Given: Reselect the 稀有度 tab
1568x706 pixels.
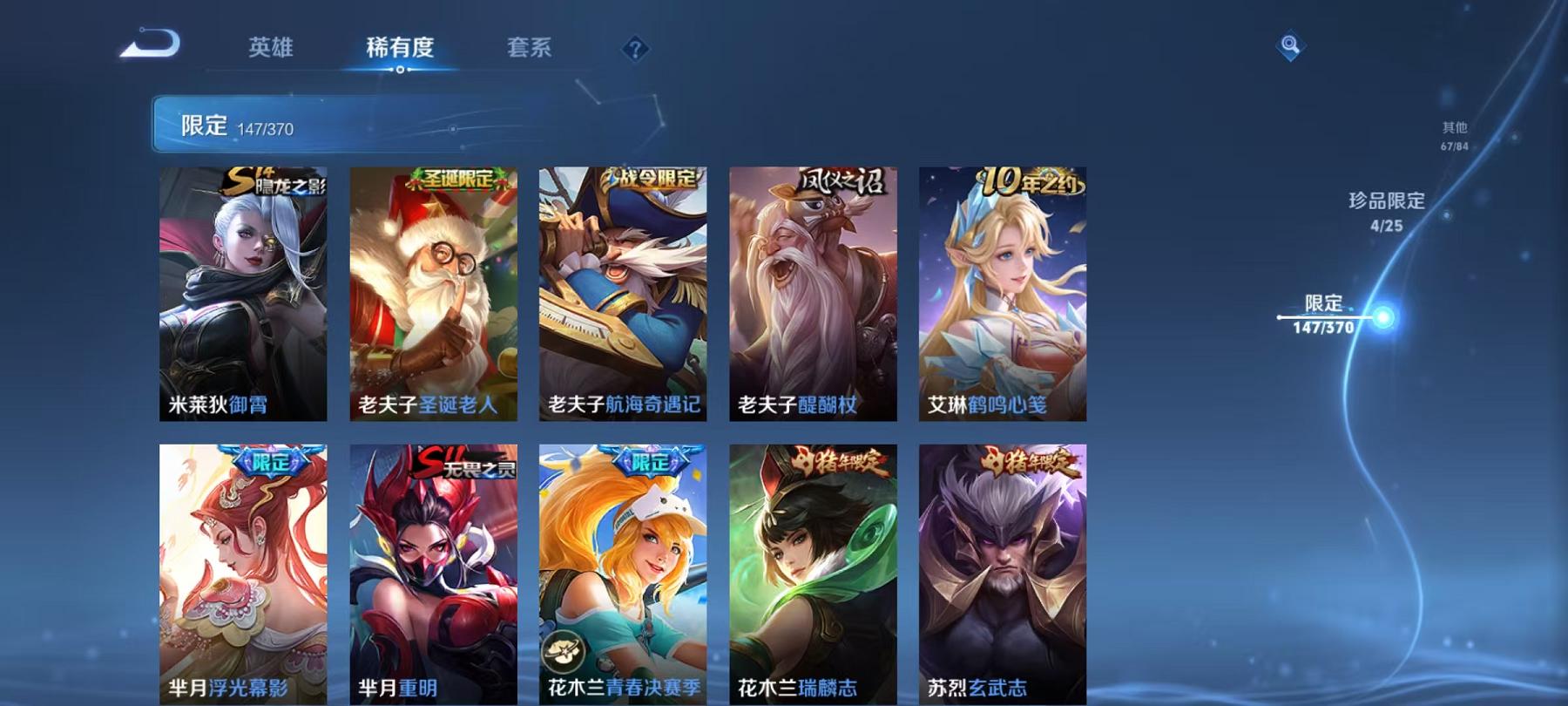Looking at the screenshot, I should point(400,50).
